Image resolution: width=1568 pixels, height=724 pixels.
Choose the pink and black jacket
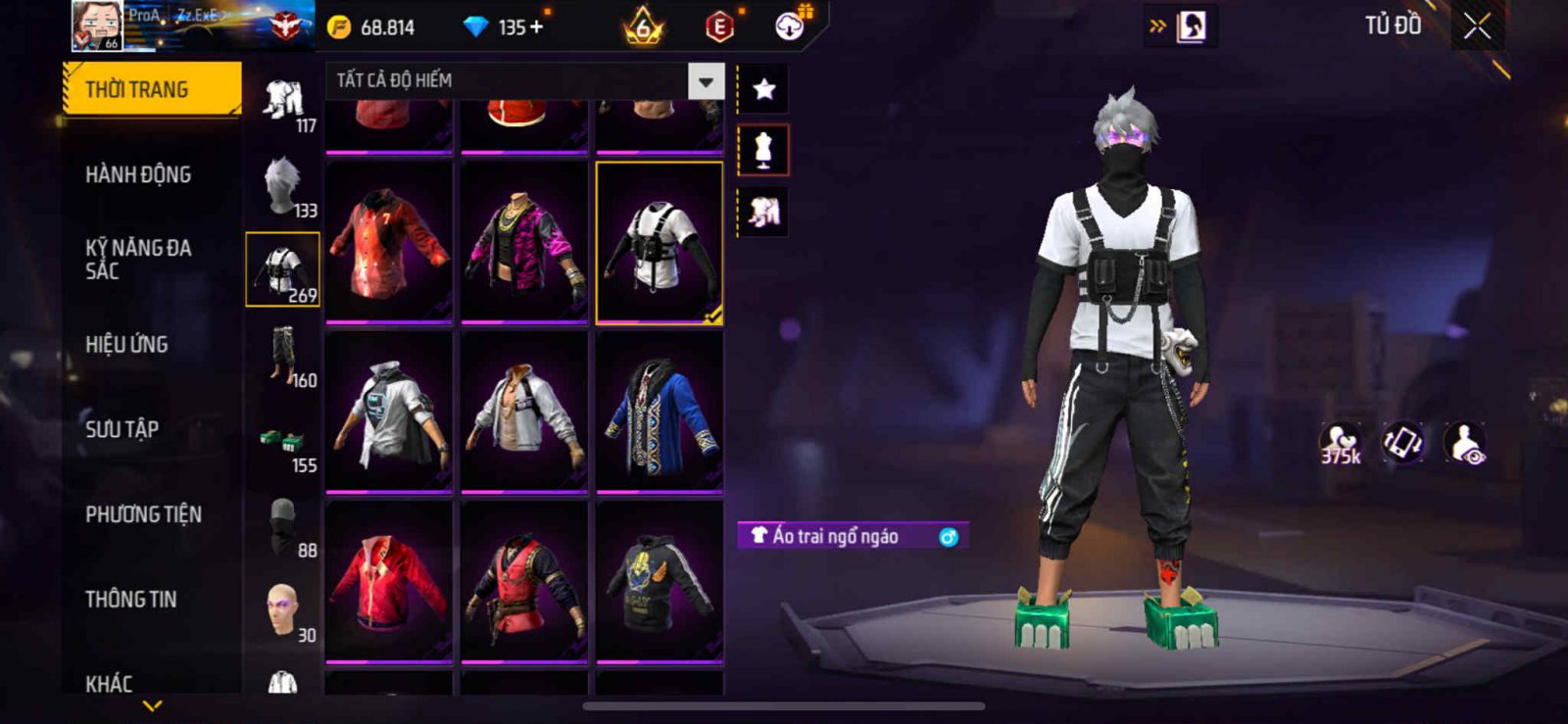(x=524, y=242)
